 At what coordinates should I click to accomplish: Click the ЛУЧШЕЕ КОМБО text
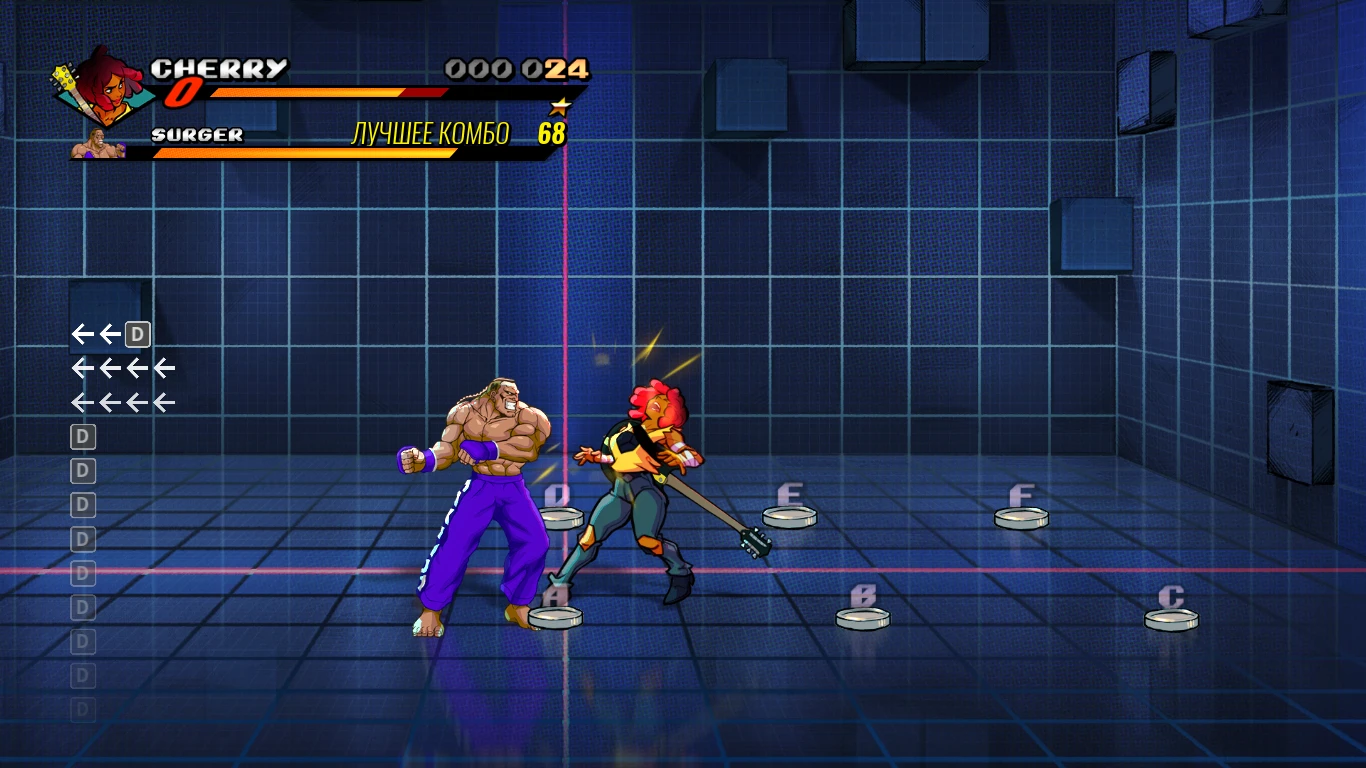(x=429, y=131)
